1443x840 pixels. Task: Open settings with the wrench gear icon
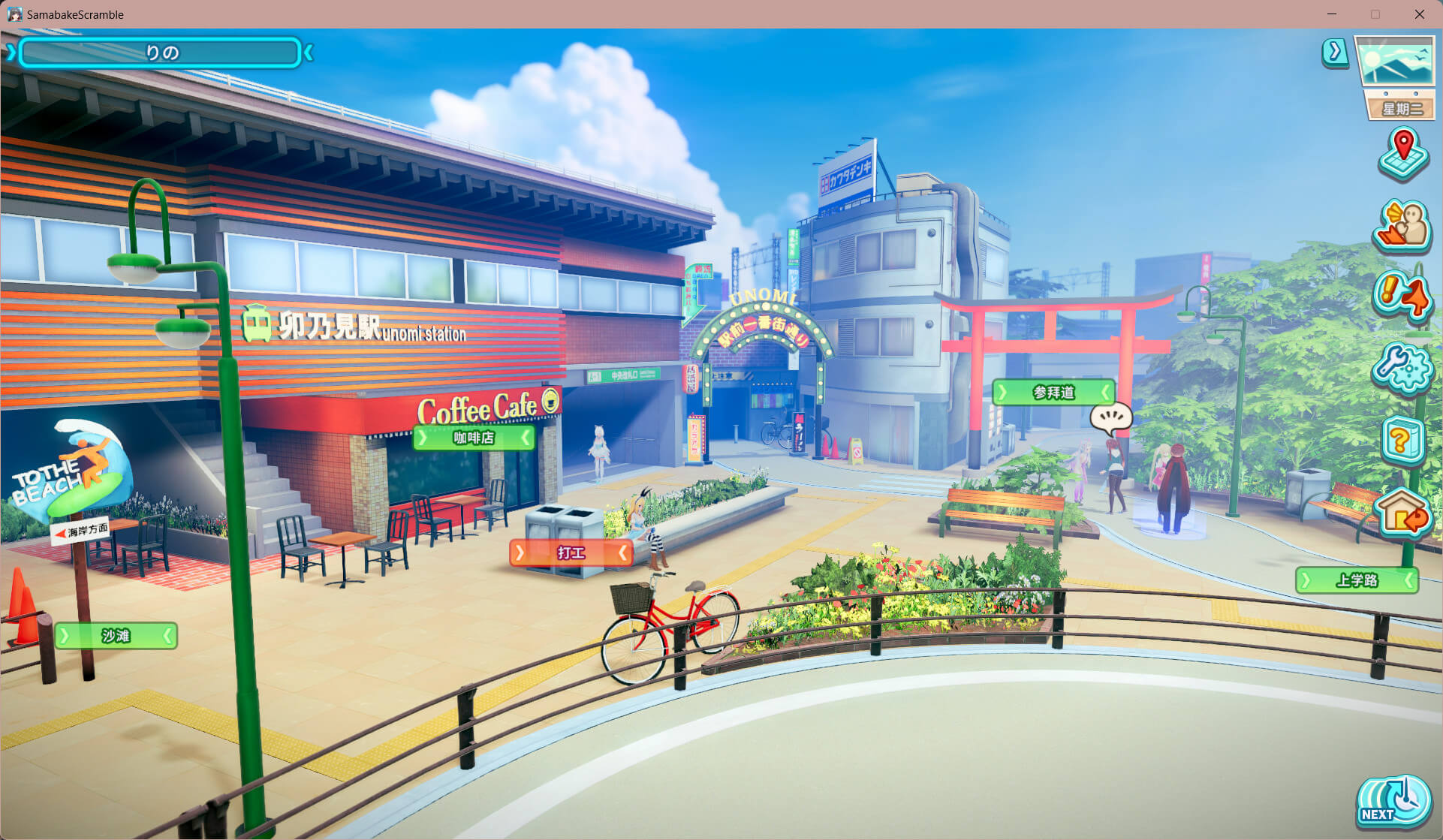pyautogui.click(x=1402, y=368)
